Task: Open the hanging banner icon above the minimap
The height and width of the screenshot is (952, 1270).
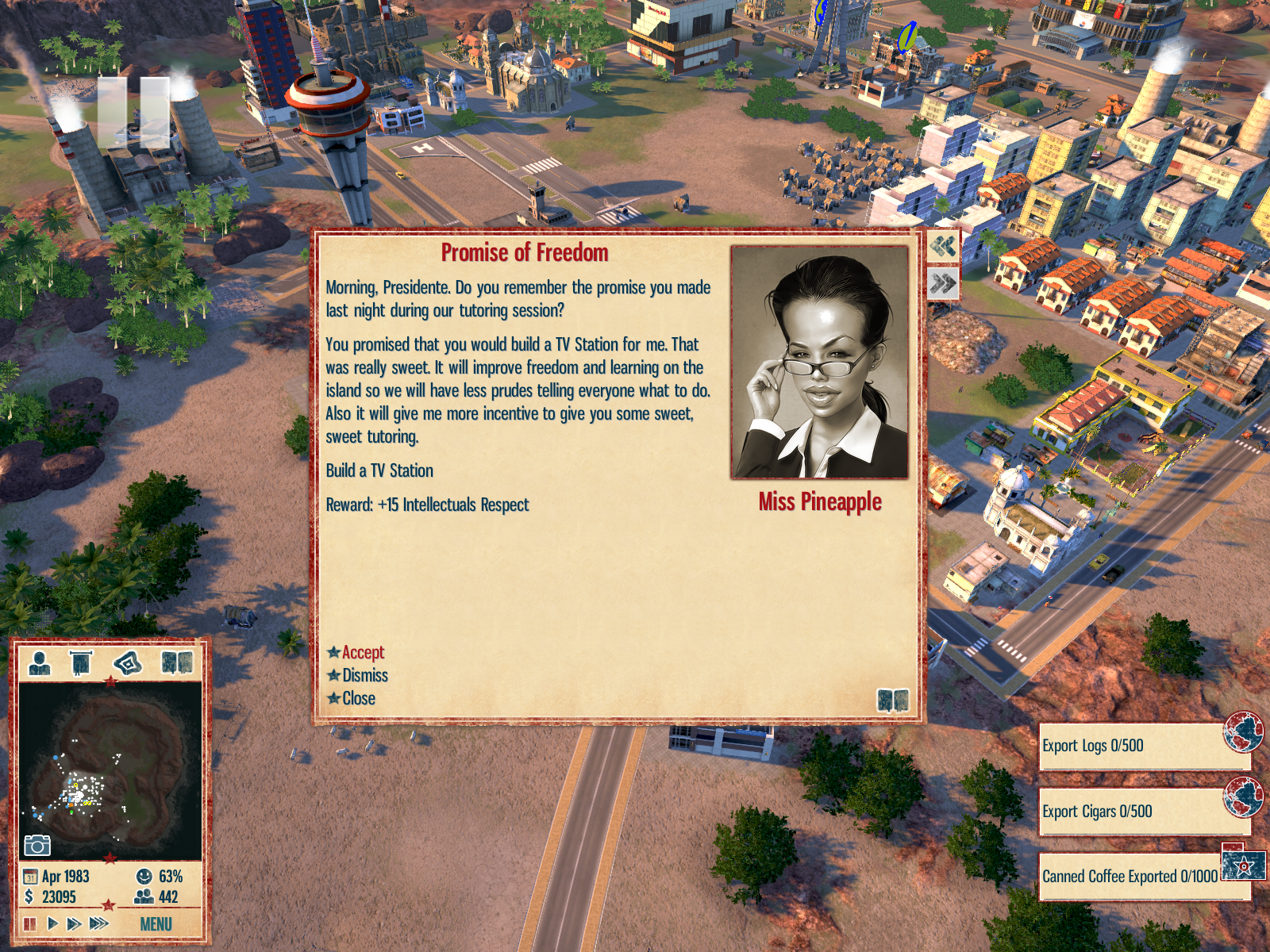Action: pos(81,662)
